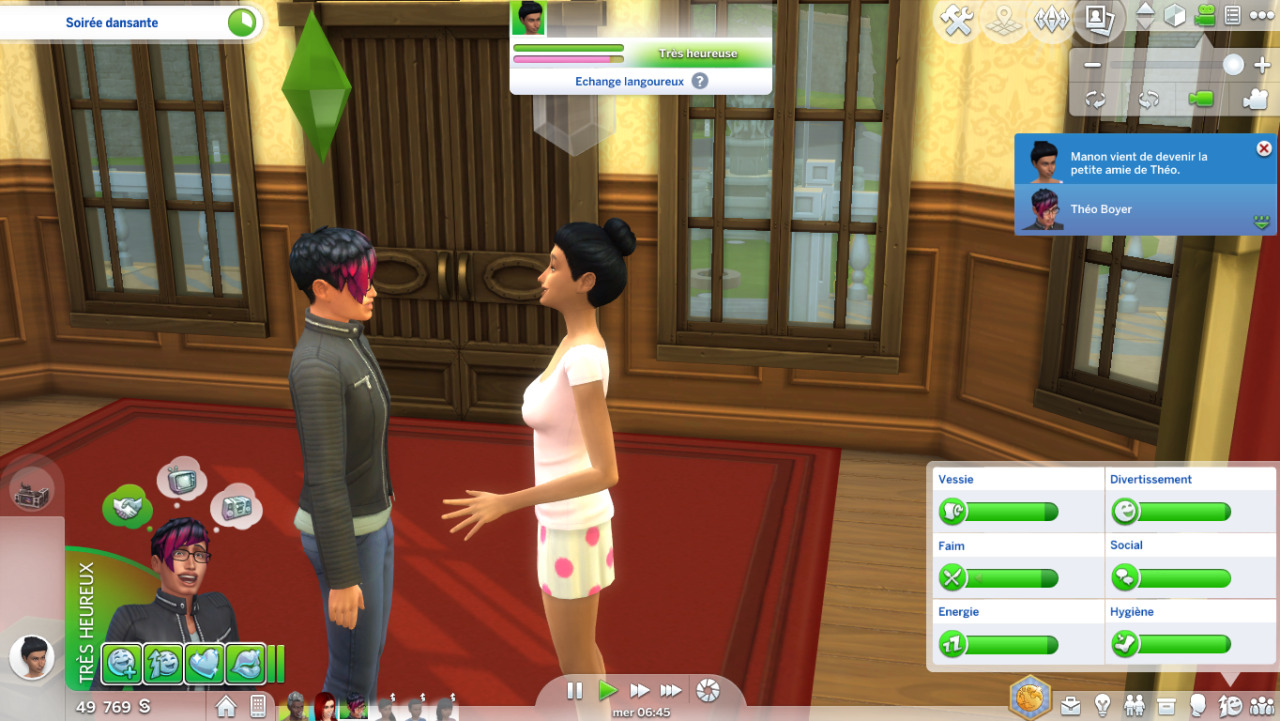Open Build Mode with hammer and wrench icon
This screenshot has height=721, width=1280.
[x=958, y=22]
